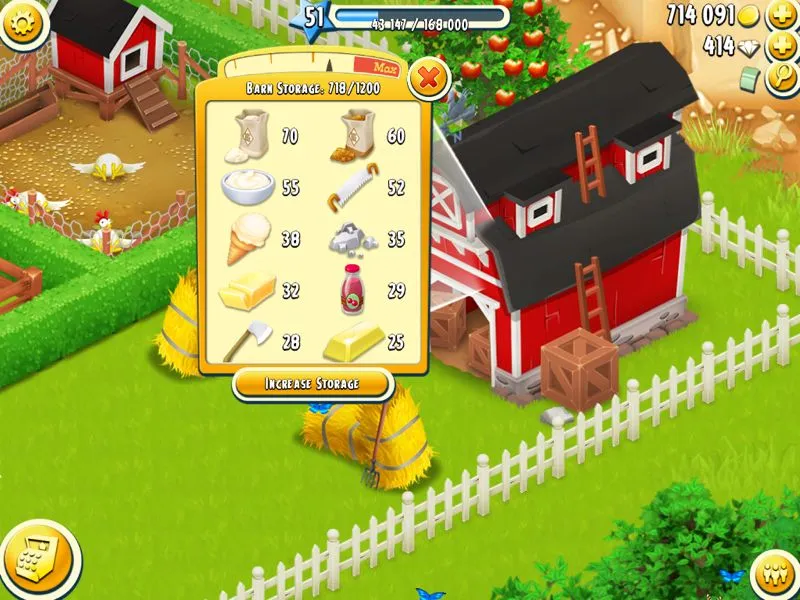Pick the ice cream cone item

pyautogui.click(x=246, y=239)
